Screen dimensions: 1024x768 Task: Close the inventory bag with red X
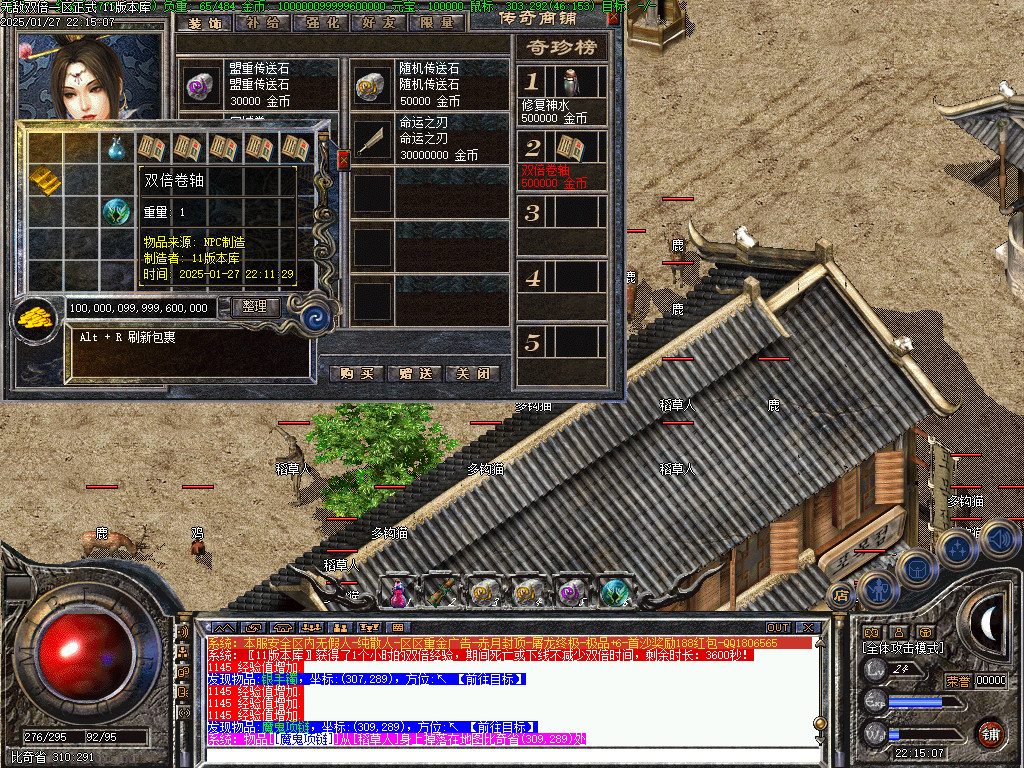(x=344, y=159)
